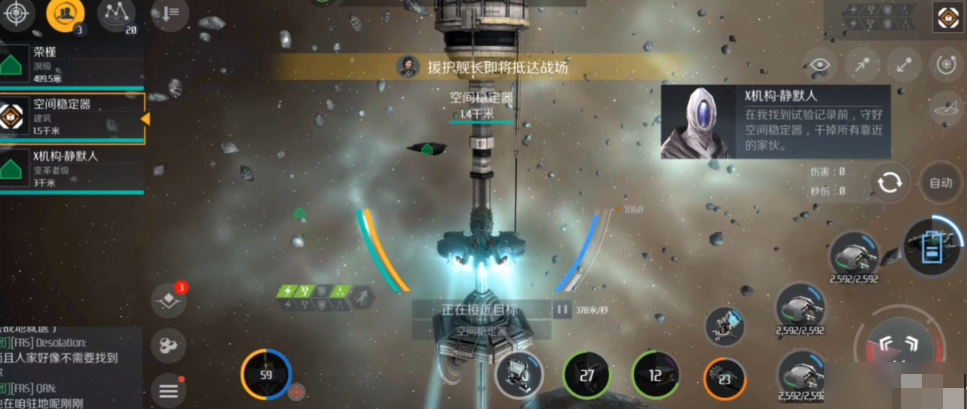Select the 空间稳定器 structure in the overview
Image resolution: width=967 pixels, height=409 pixels.
coord(72,116)
